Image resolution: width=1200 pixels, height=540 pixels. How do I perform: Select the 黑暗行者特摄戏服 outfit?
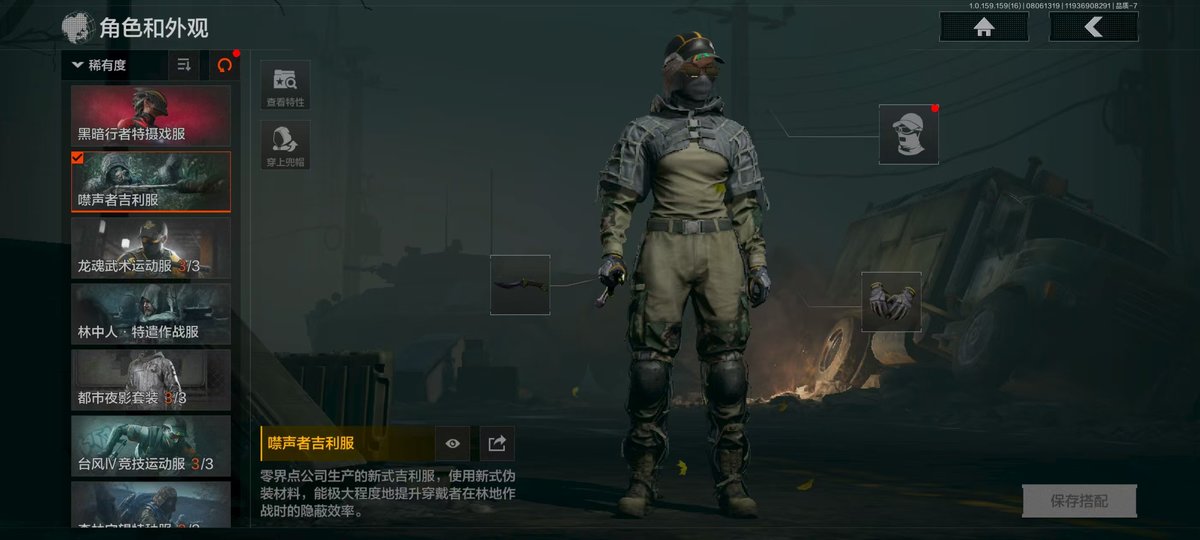point(151,116)
